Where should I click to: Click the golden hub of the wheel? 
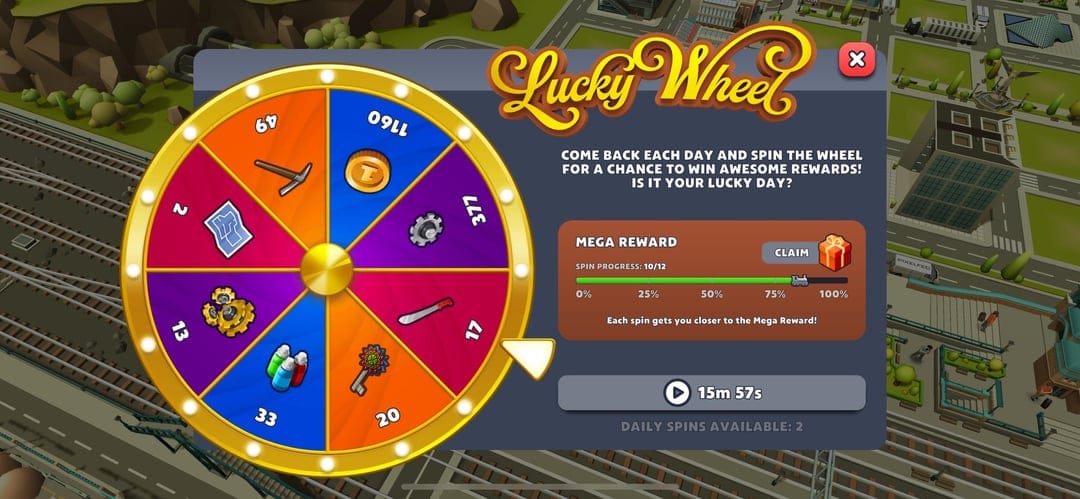(x=327, y=269)
